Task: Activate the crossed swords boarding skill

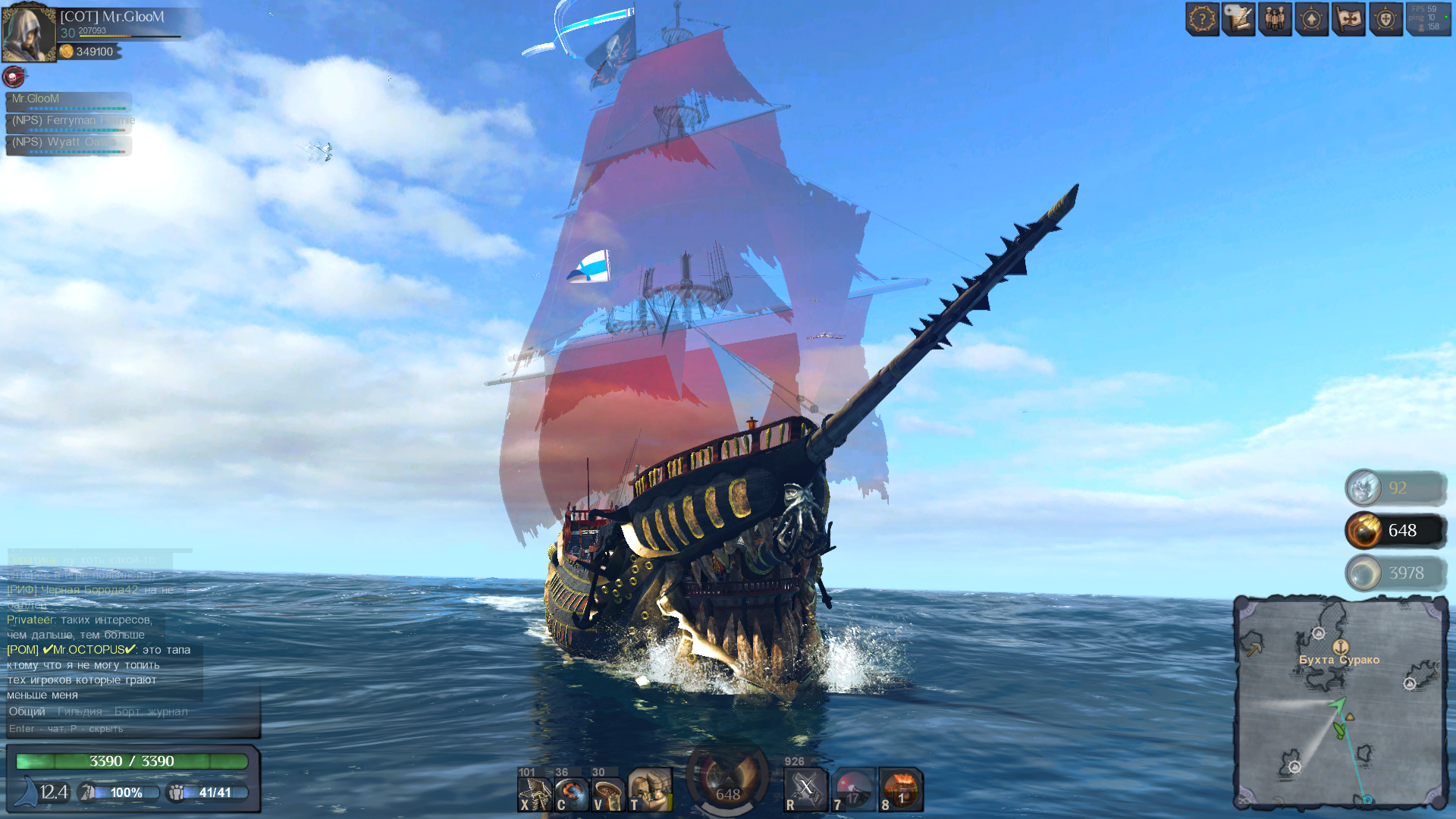Action: [805, 789]
